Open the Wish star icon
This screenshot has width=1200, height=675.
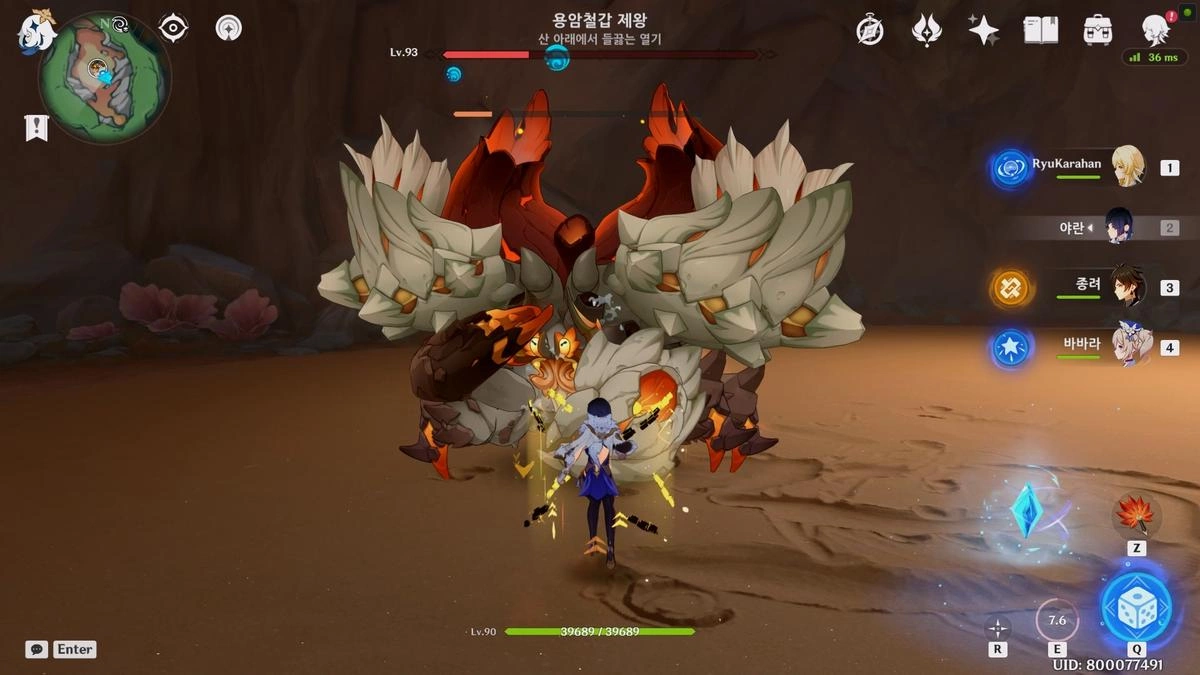pos(983,30)
